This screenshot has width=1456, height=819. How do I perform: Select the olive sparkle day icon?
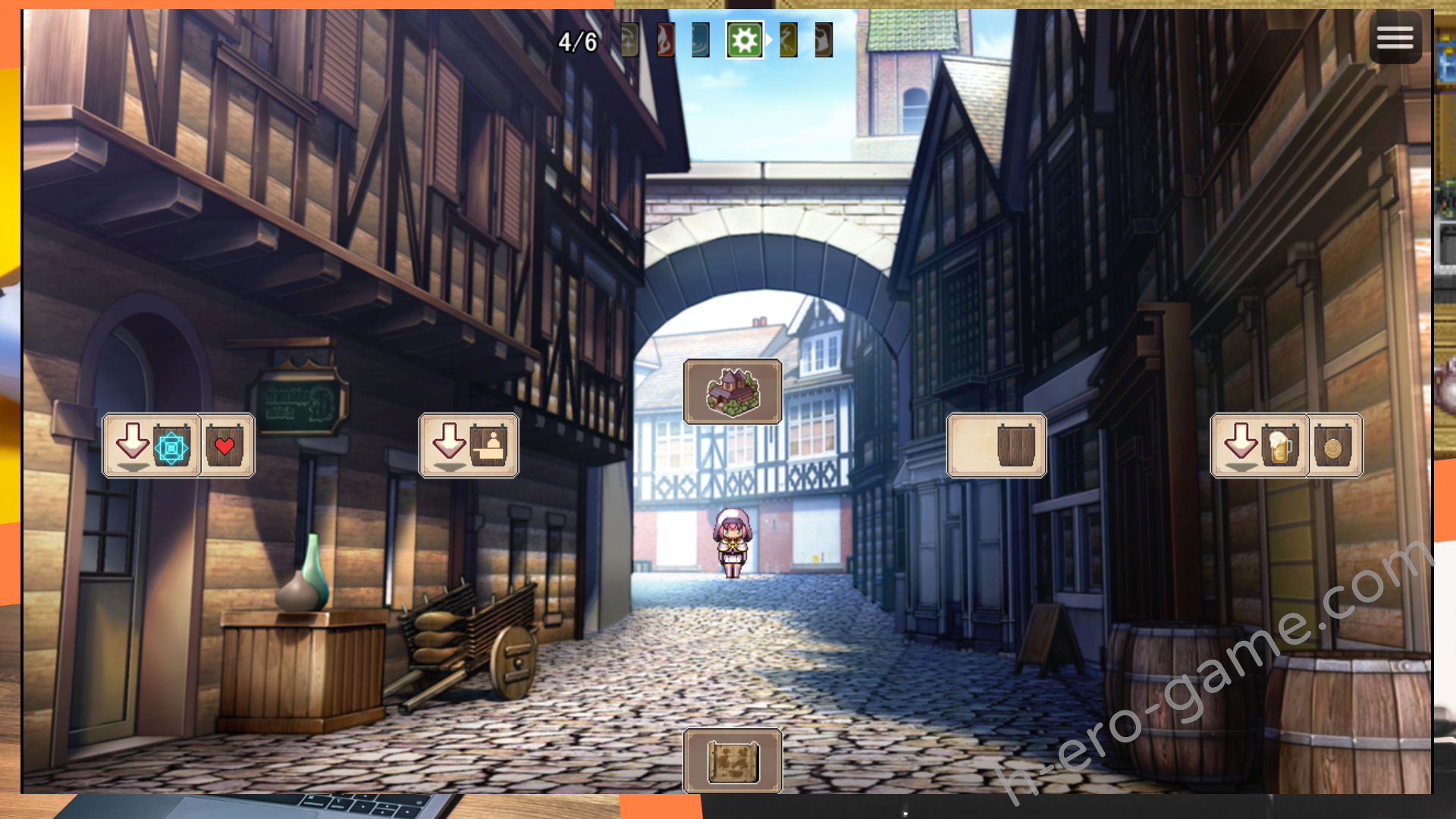629,40
